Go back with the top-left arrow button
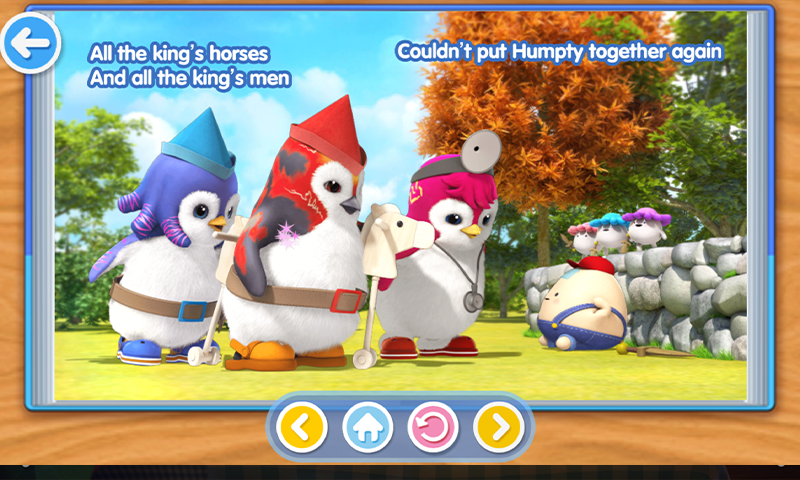 point(31,43)
